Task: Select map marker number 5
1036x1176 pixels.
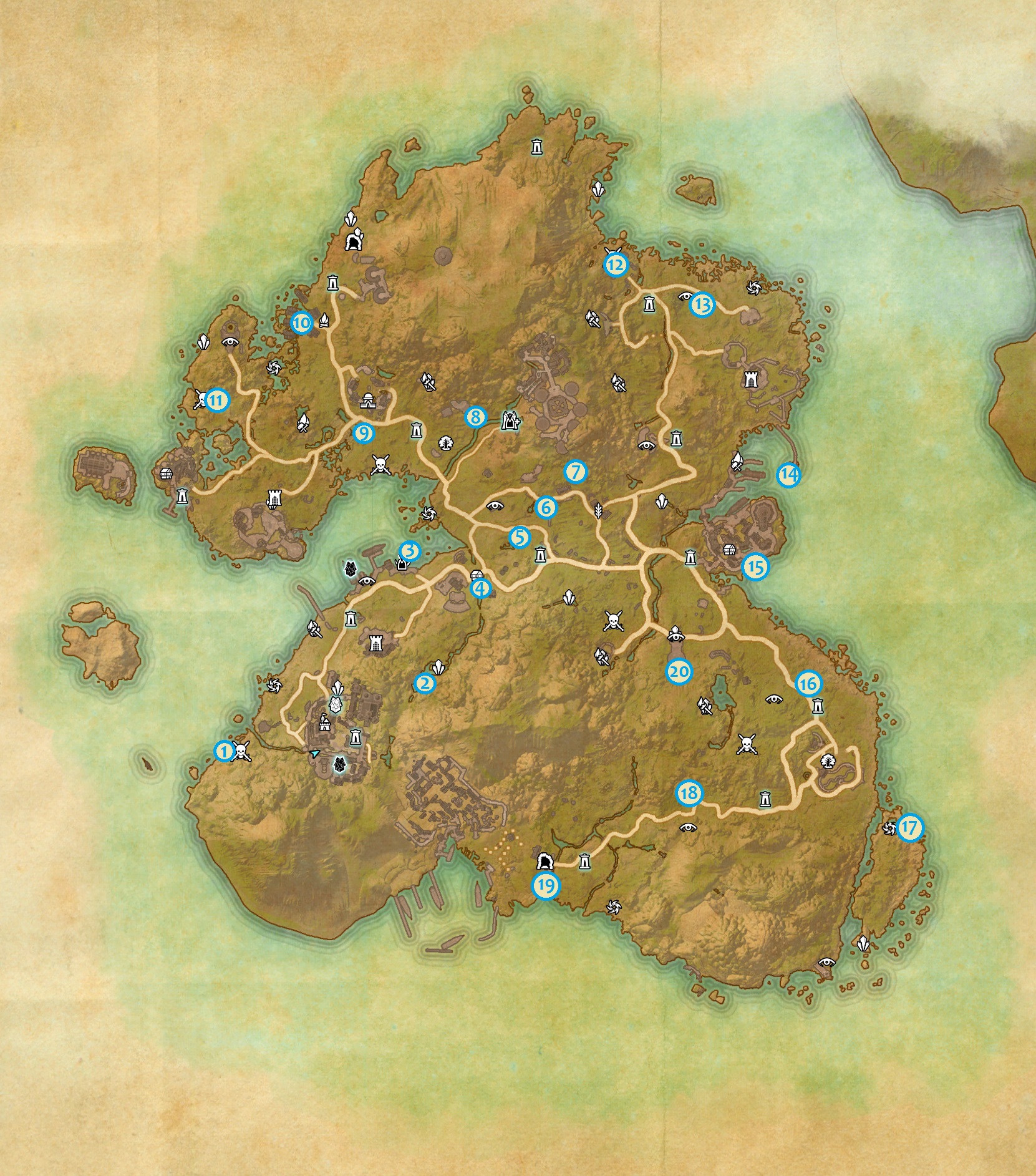Action: 519,537
